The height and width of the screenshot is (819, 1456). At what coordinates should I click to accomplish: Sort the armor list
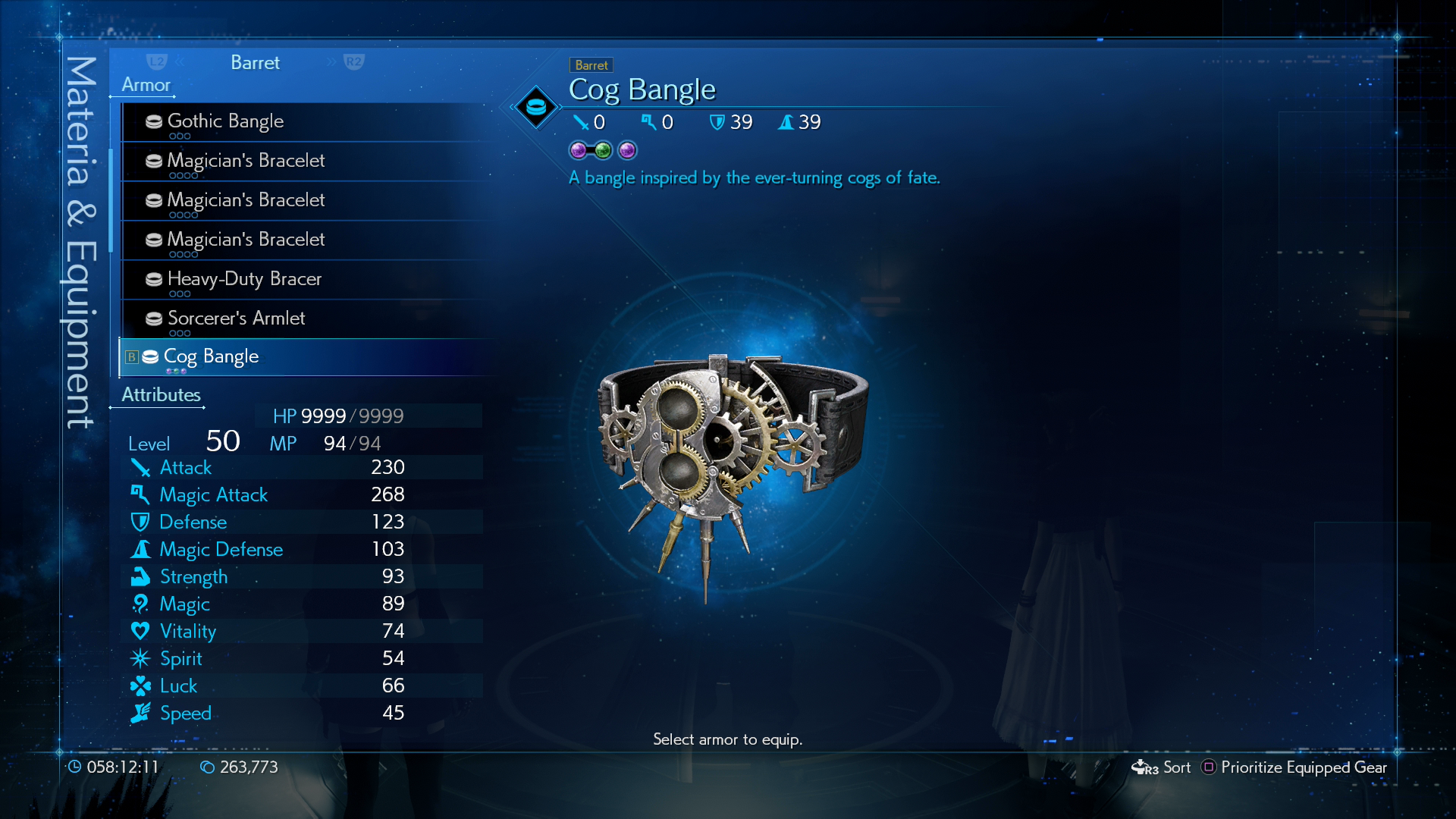(1161, 767)
